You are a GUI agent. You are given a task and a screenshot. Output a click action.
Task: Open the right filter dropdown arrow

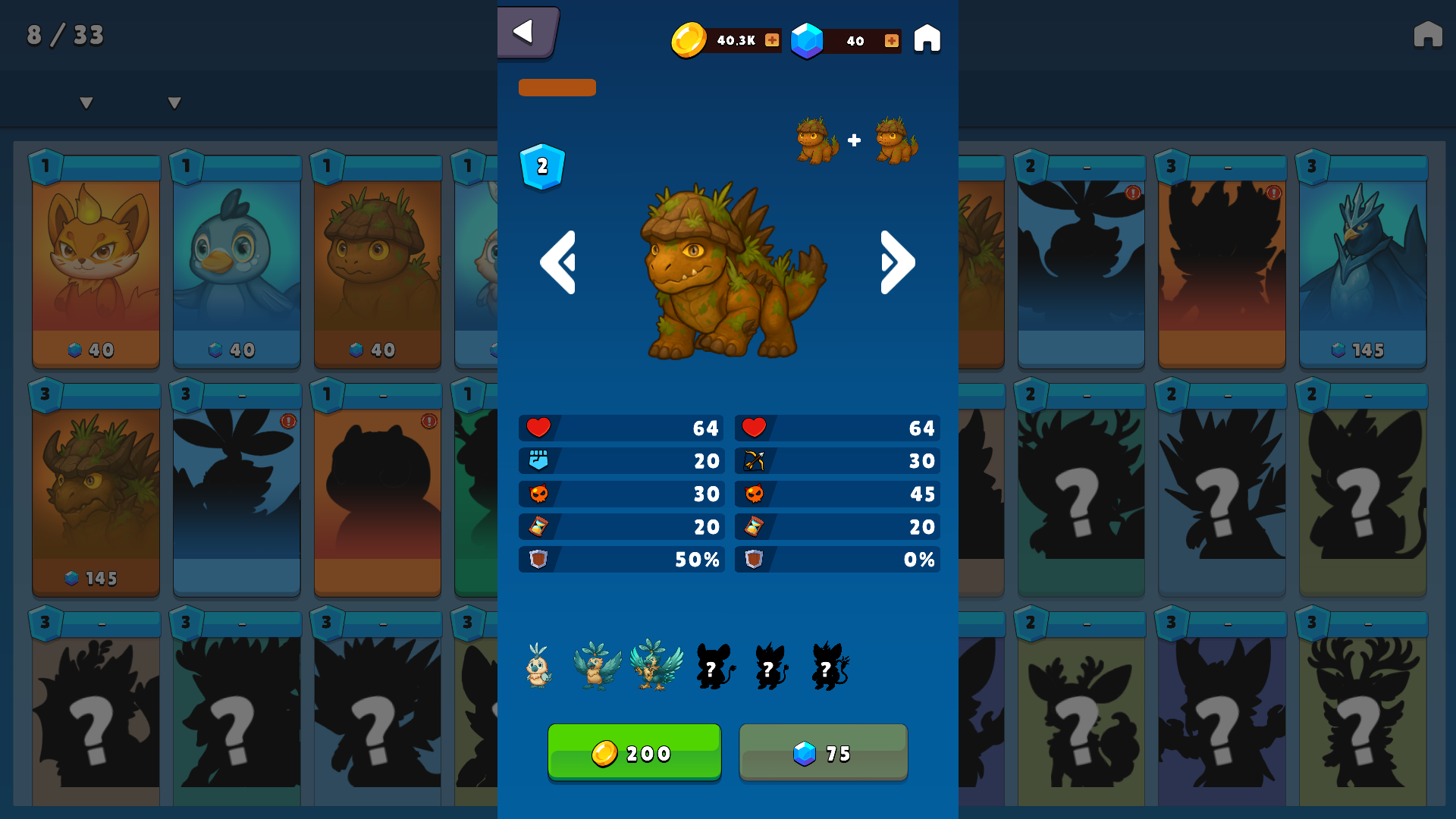pyautogui.click(x=173, y=102)
